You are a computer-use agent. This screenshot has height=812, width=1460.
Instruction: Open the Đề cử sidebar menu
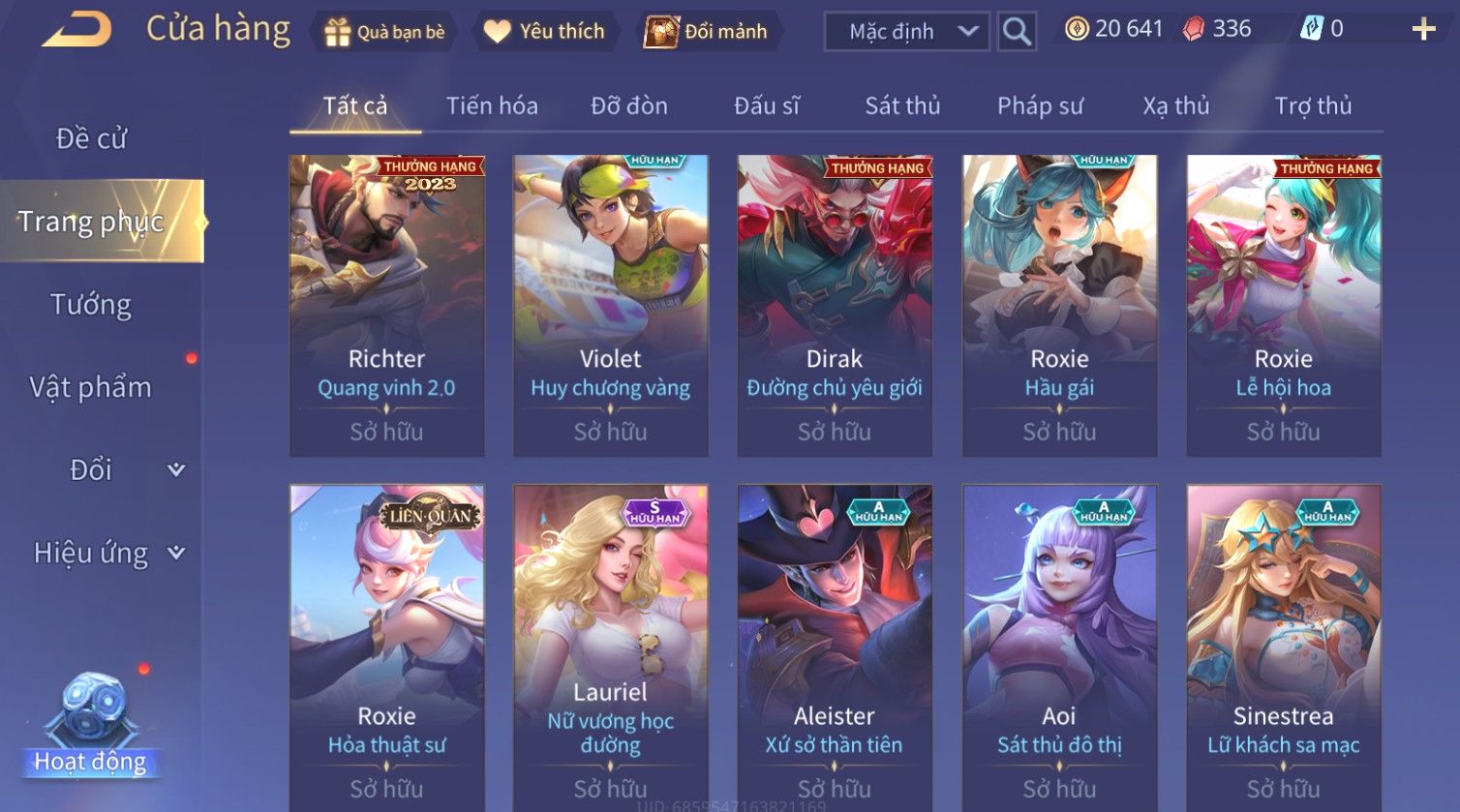[x=92, y=138]
